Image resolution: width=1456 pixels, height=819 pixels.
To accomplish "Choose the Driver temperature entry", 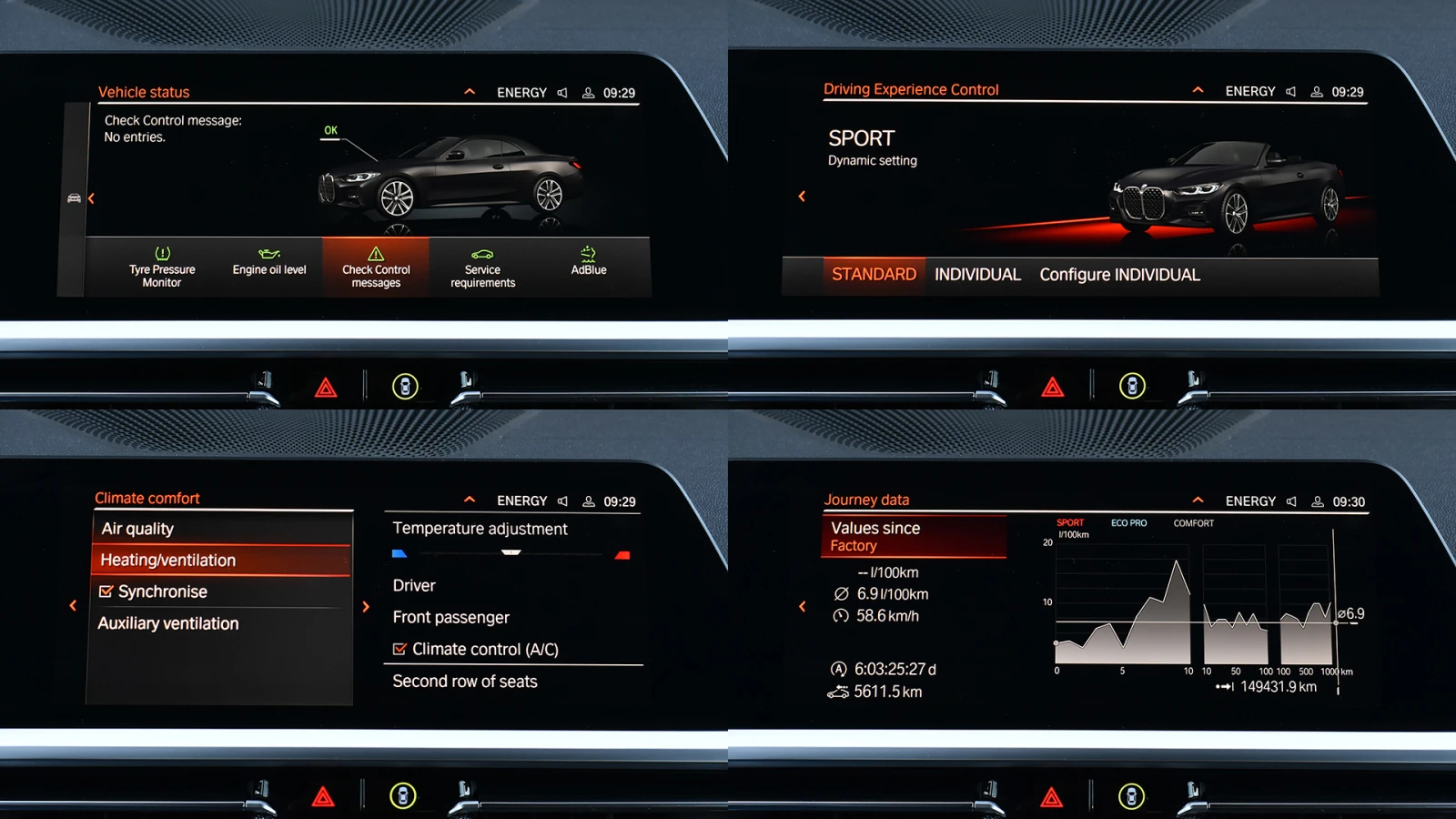I will 414,585.
